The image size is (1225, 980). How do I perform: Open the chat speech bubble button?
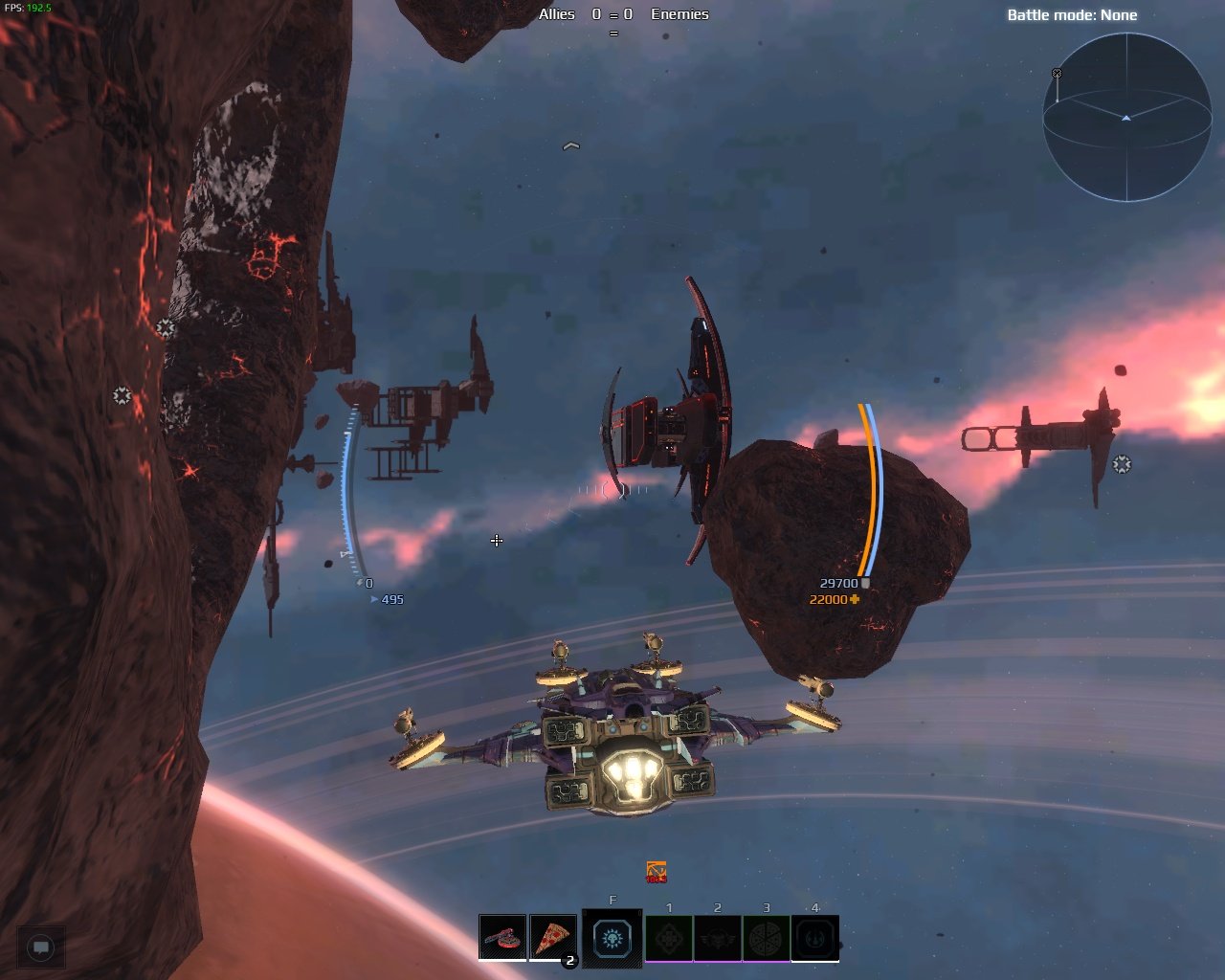(41, 947)
